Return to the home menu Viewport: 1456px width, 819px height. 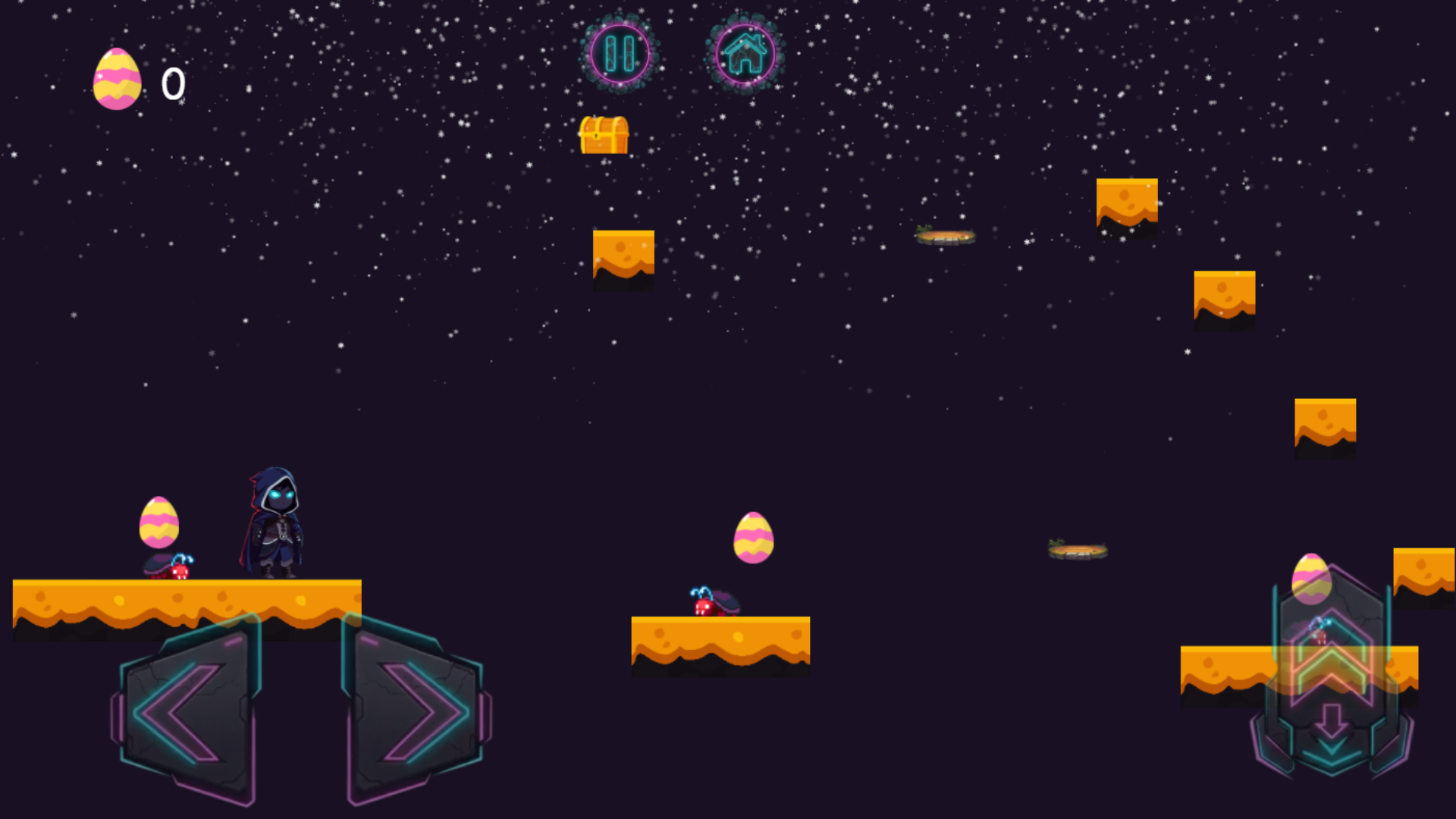pos(745,54)
